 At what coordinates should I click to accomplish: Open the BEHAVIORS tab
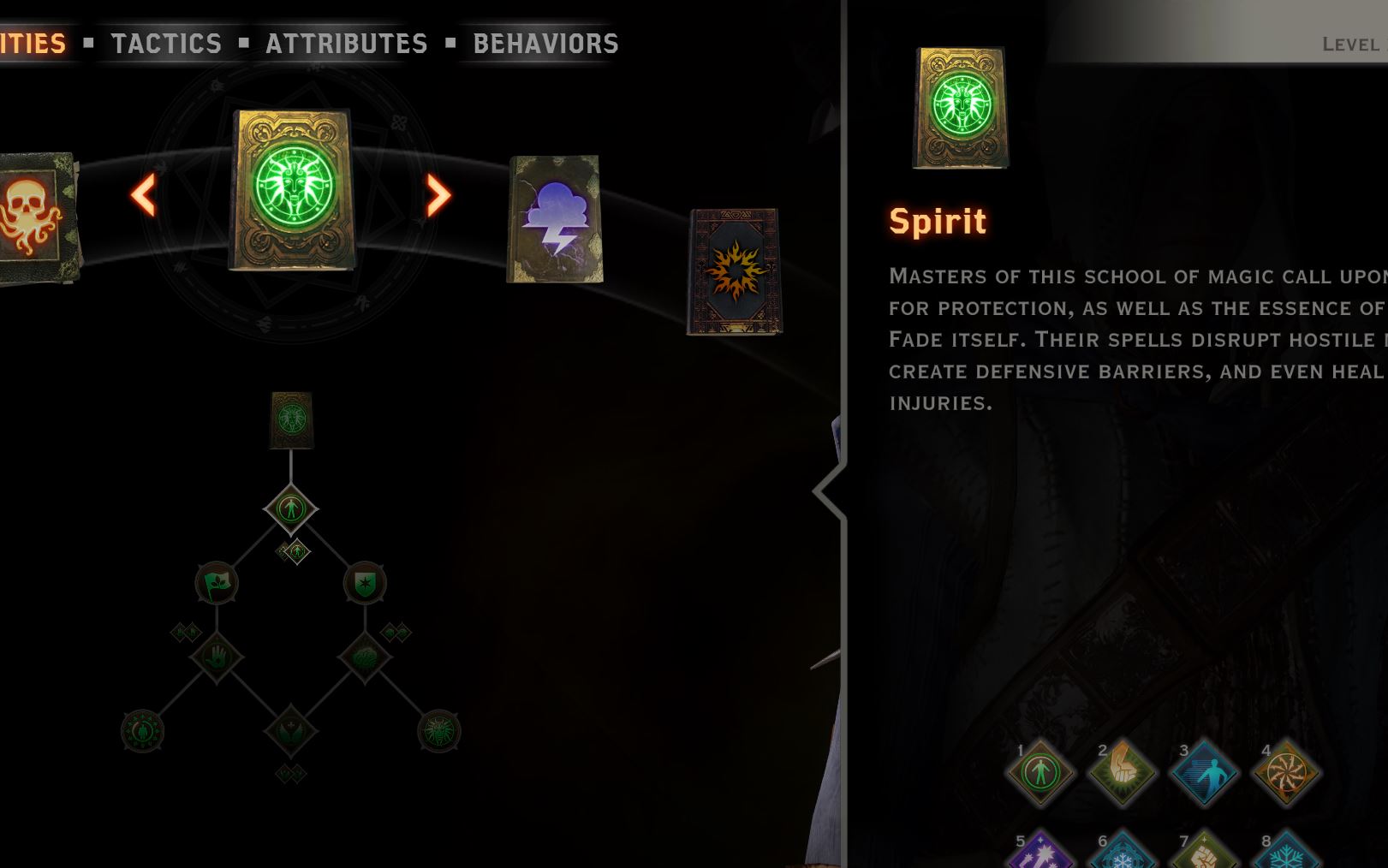point(545,43)
